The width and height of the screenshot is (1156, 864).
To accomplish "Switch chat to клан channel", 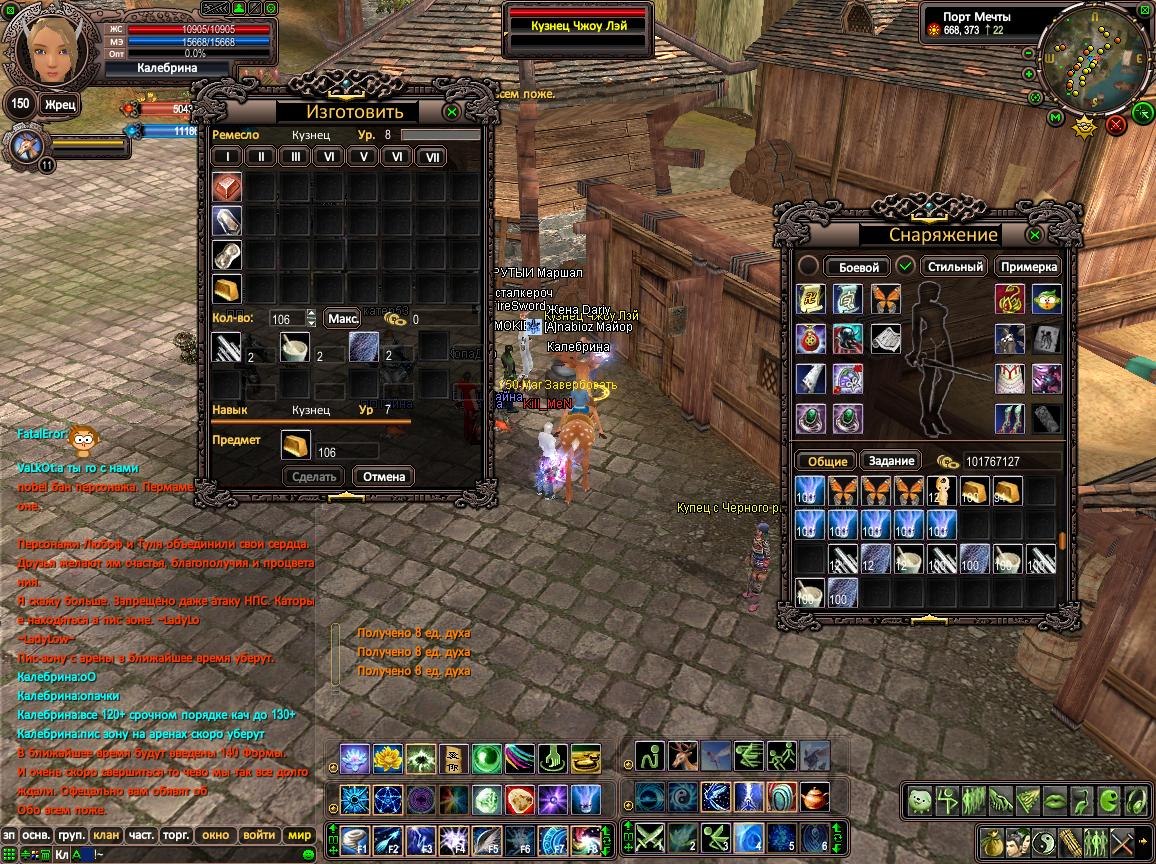I will [x=106, y=835].
